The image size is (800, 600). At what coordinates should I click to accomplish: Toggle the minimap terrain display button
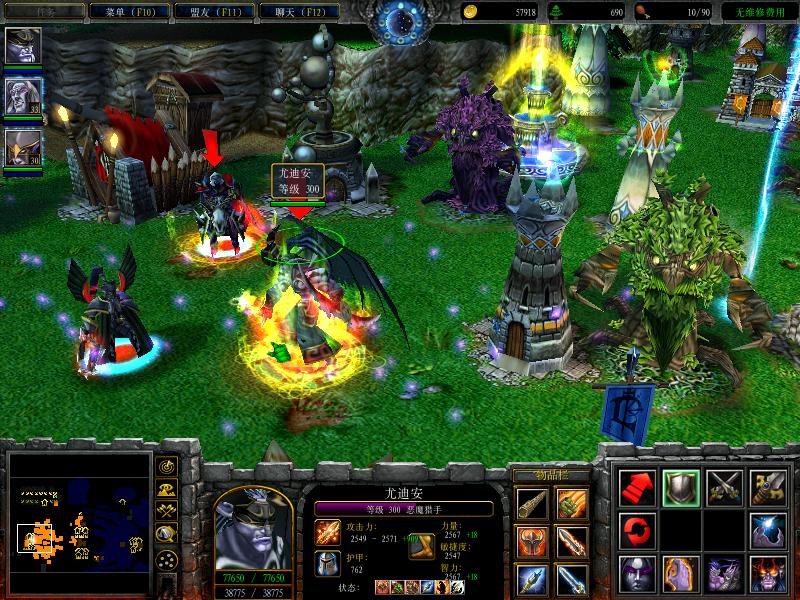(x=167, y=489)
